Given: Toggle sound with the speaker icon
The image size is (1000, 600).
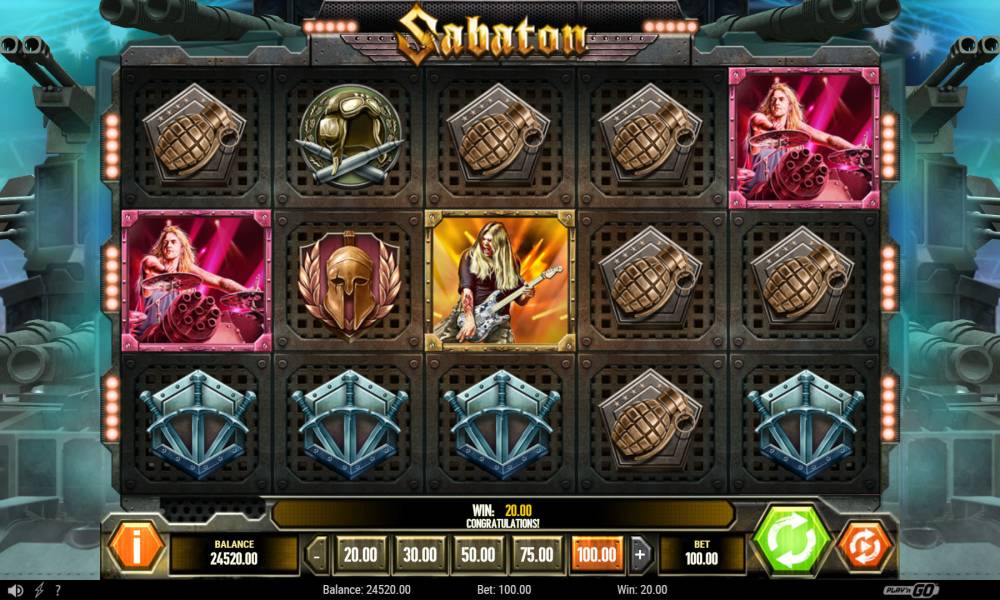Looking at the screenshot, I should click(x=16, y=590).
